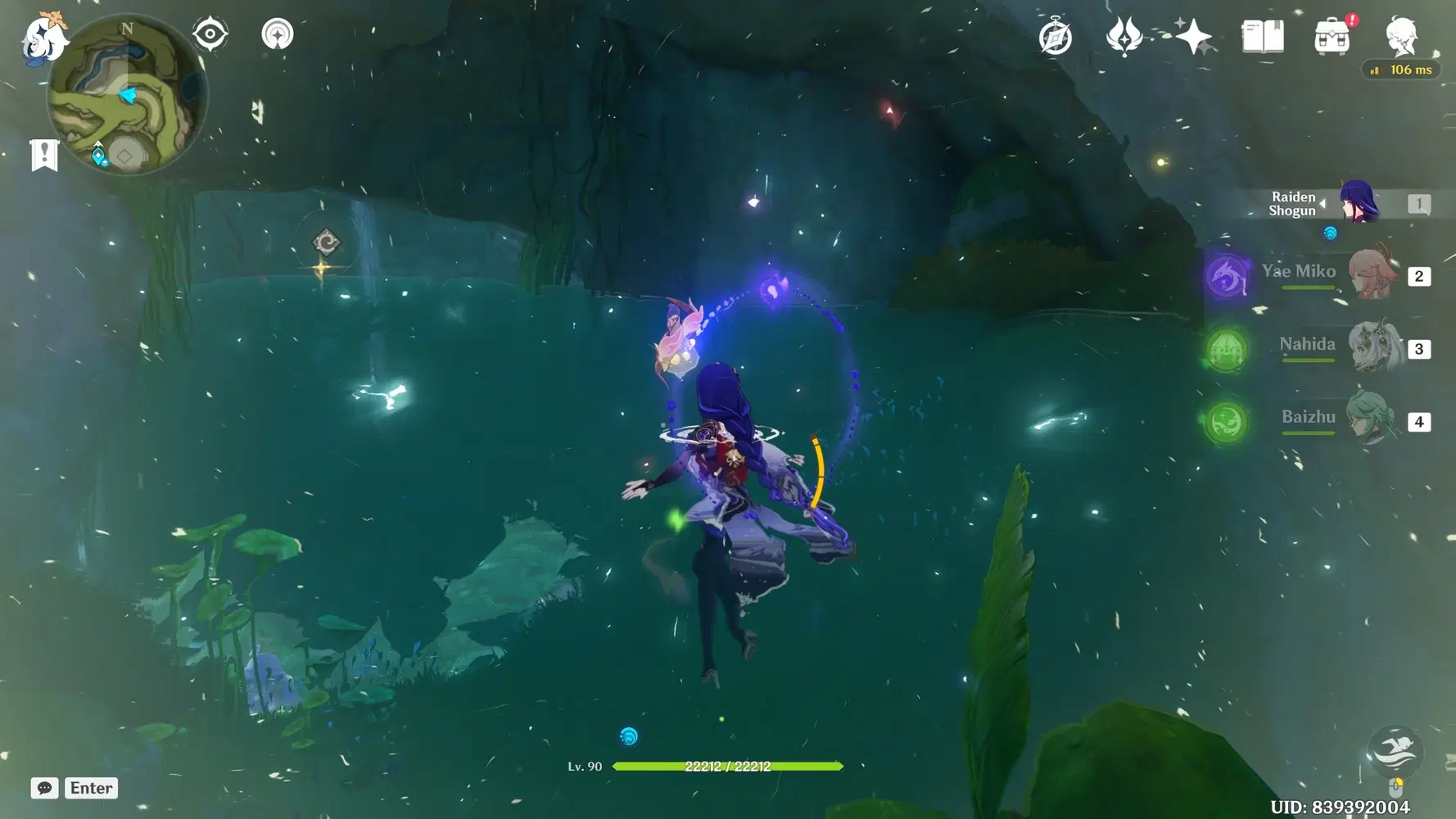Open the Adventurer Handbook compass icon
Screen dimensions: 1456x819
(1056, 34)
